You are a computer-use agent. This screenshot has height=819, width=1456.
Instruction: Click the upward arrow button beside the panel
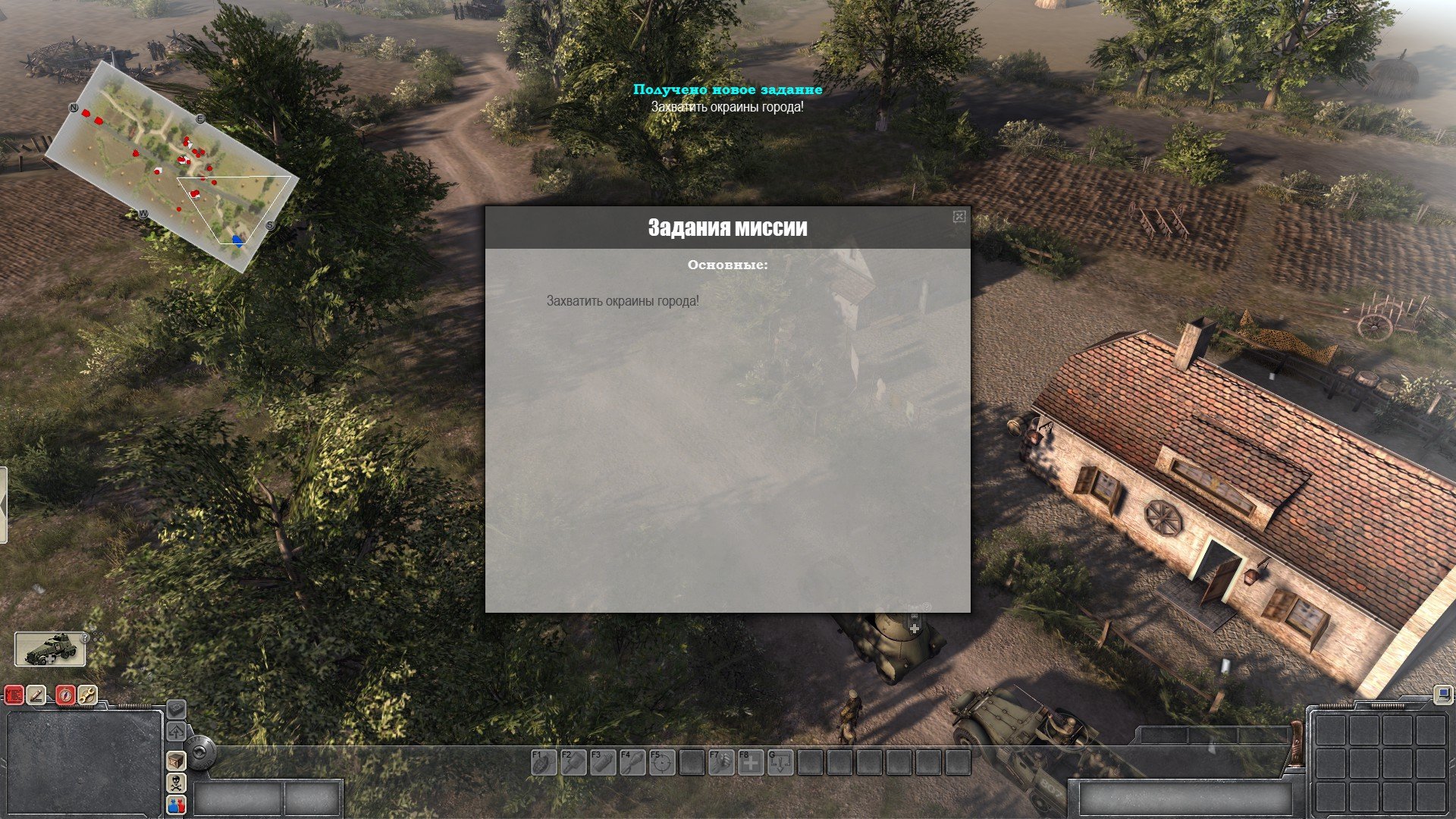pos(176,732)
